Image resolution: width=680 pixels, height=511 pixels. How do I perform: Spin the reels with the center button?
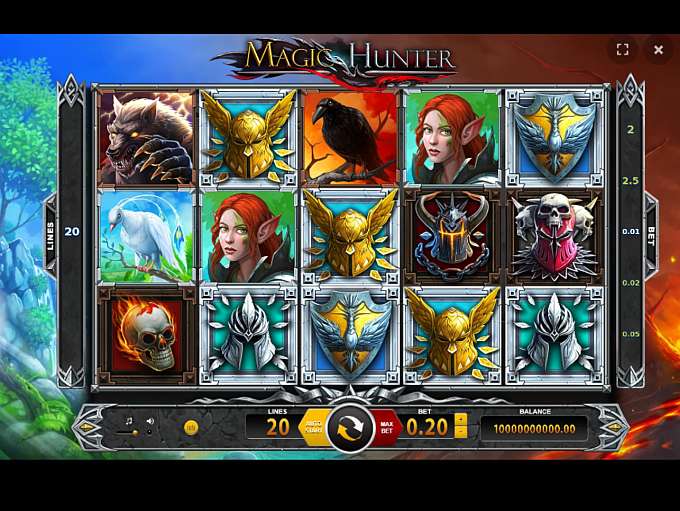tap(350, 427)
